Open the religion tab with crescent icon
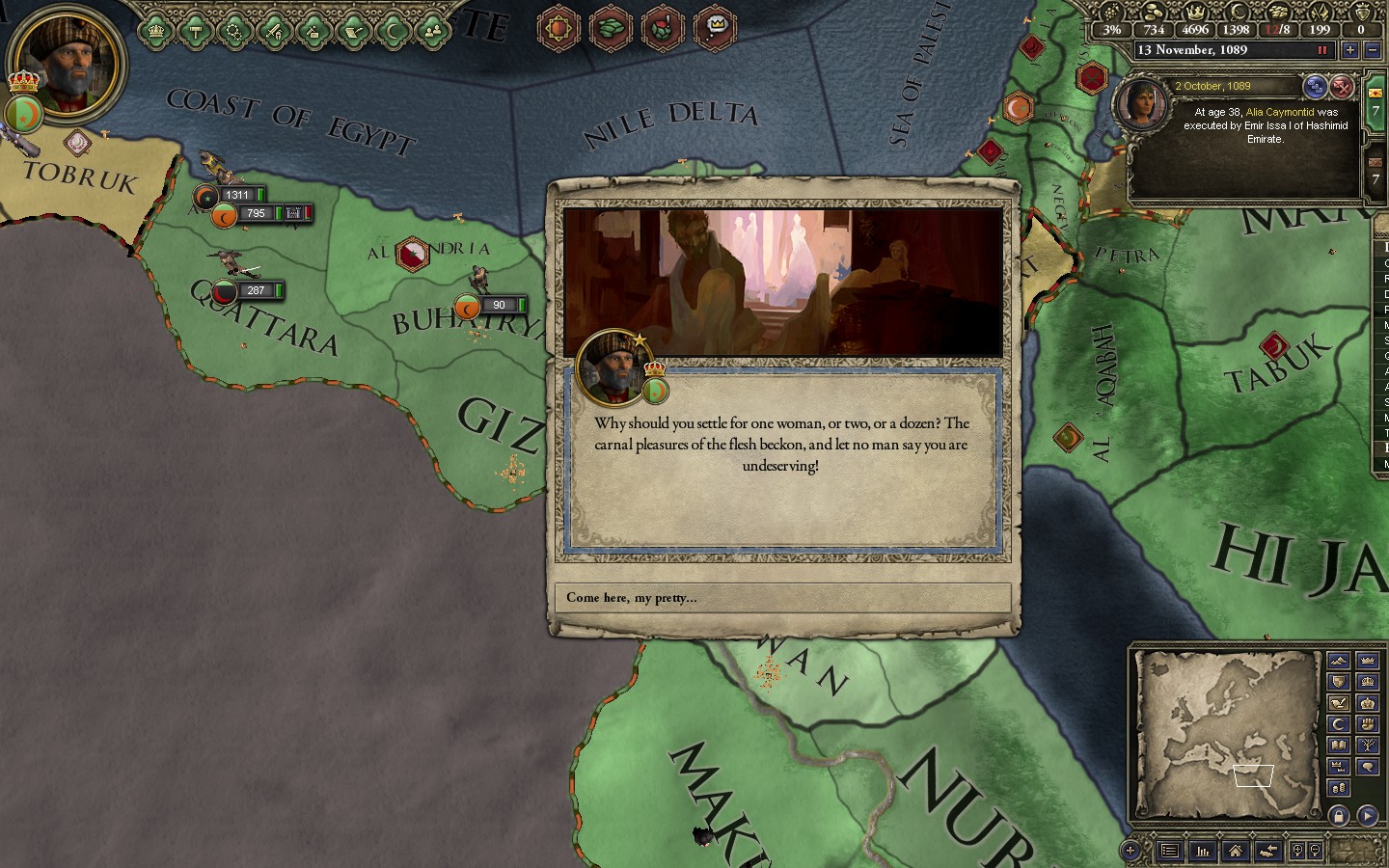This screenshot has width=1389, height=868. (x=393, y=31)
